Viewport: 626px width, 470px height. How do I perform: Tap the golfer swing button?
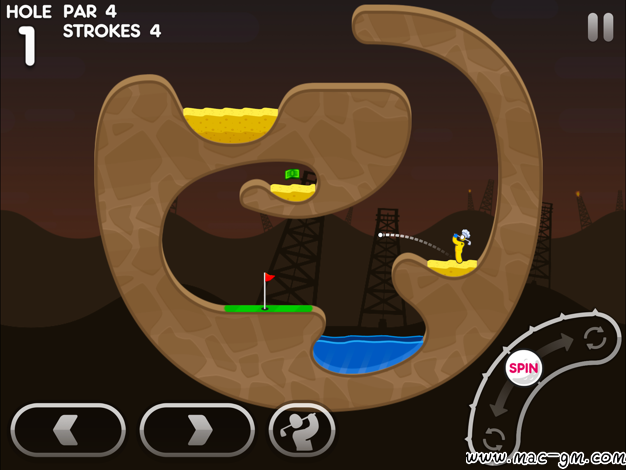tap(301, 430)
